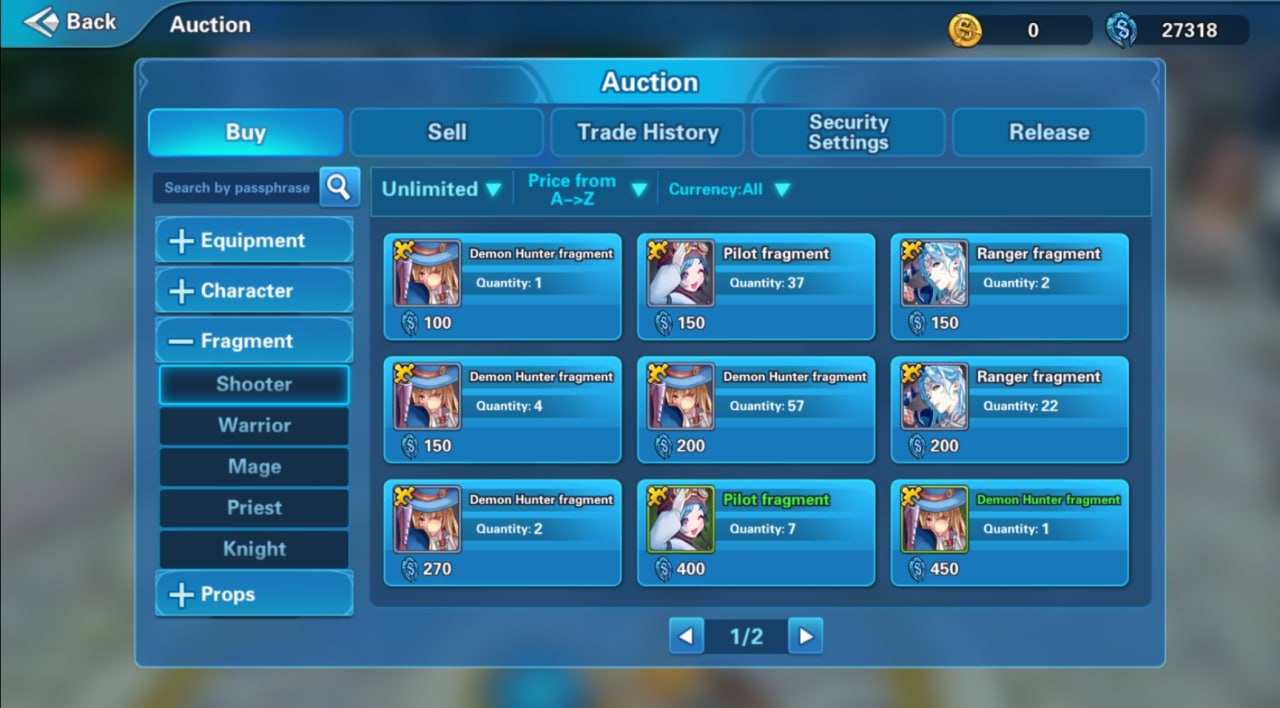Screen dimensions: 1280x708
Task: Select the Pilot fragment listing priced 400
Action: [x=756, y=532]
